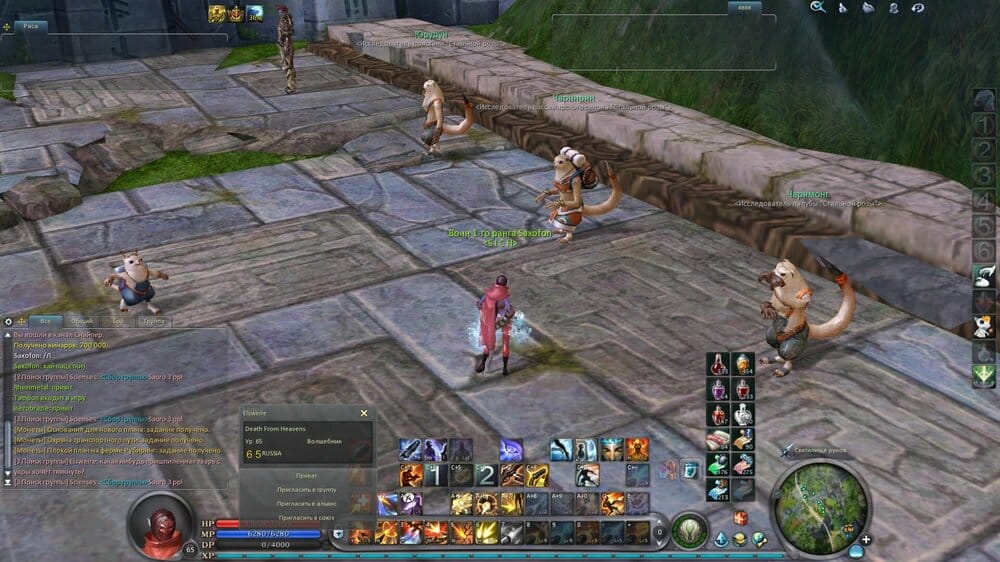Open the "Общий" chat tab
Viewport: 1000px width, 562px height.
tap(82, 321)
